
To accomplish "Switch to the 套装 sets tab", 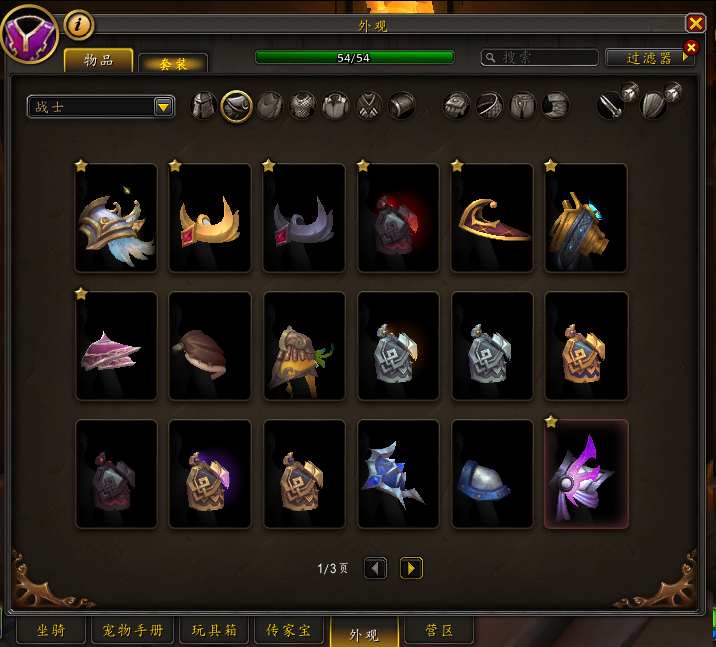I will 173,63.
